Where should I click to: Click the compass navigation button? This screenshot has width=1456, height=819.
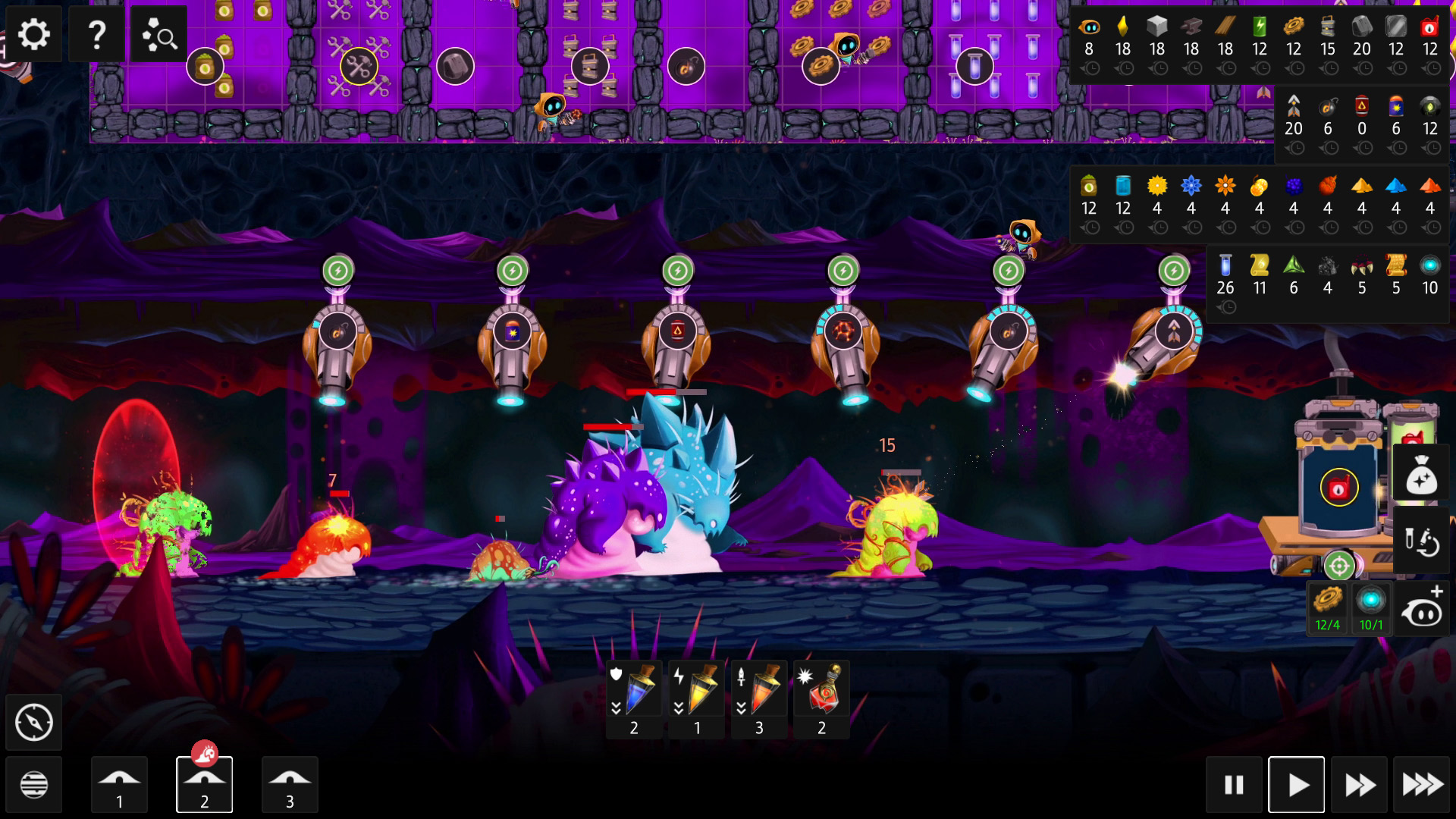[x=34, y=723]
